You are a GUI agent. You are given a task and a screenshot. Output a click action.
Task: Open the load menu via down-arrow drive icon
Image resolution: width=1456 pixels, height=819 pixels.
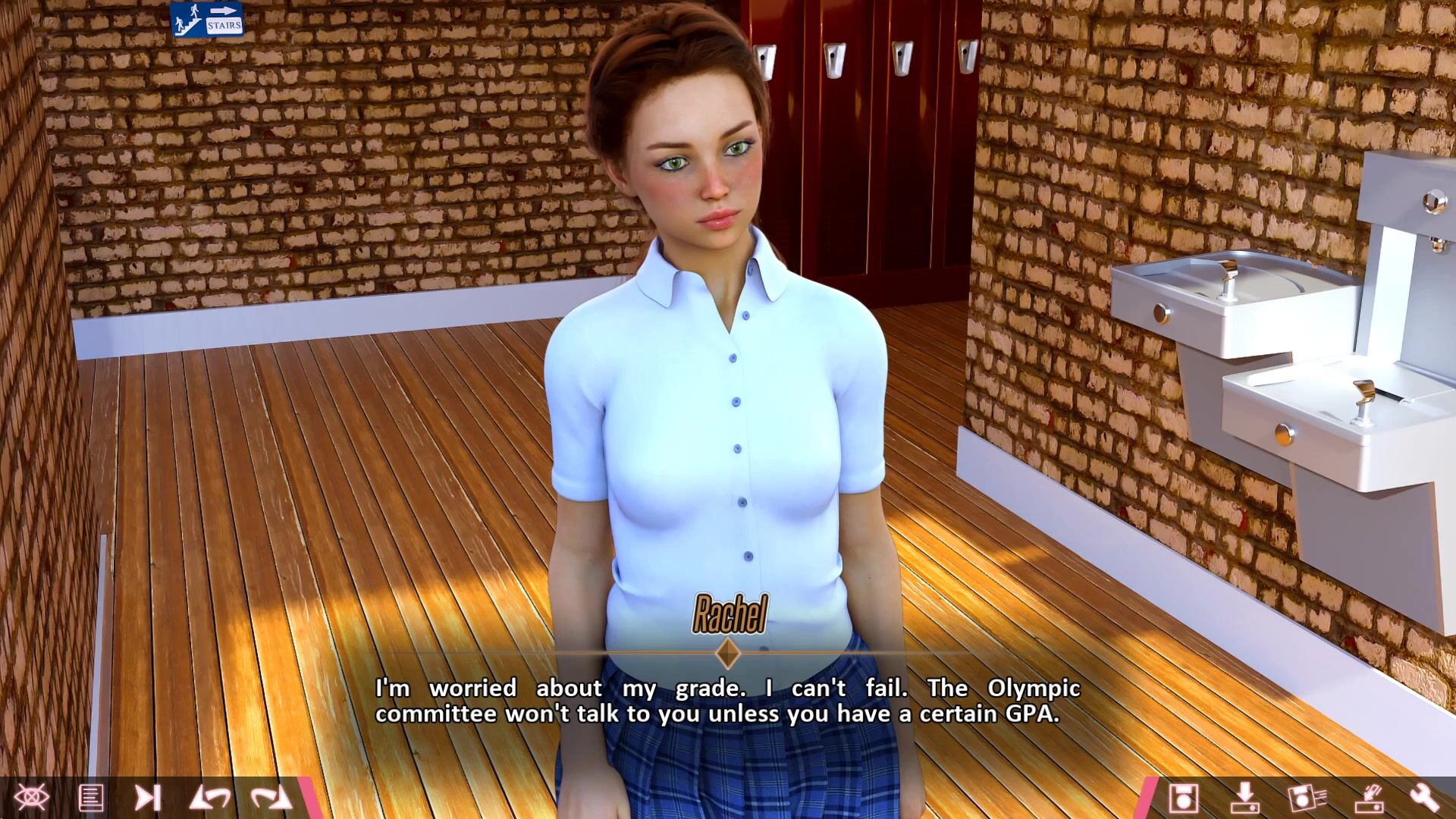(x=1244, y=798)
